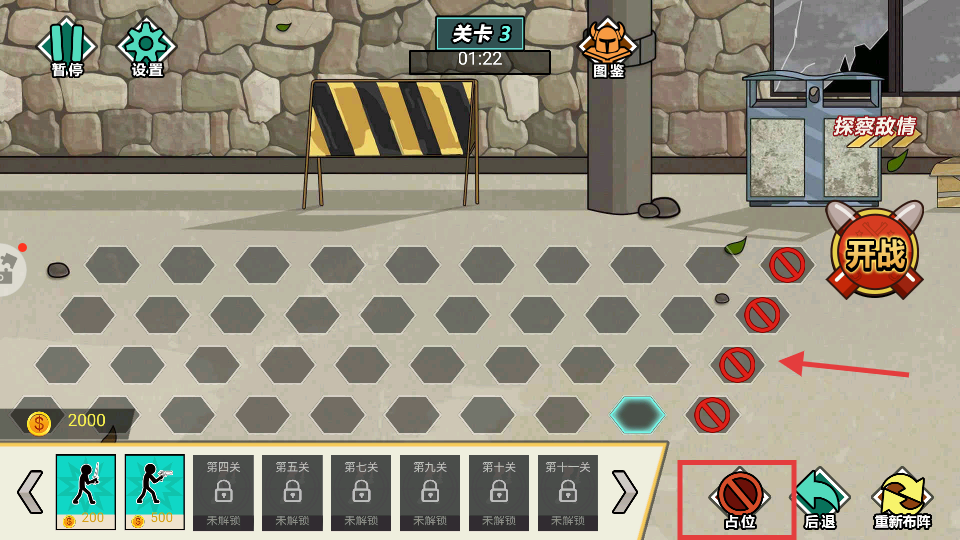
Task: Reset the formation with 重新布阵
Action: coord(902,498)
